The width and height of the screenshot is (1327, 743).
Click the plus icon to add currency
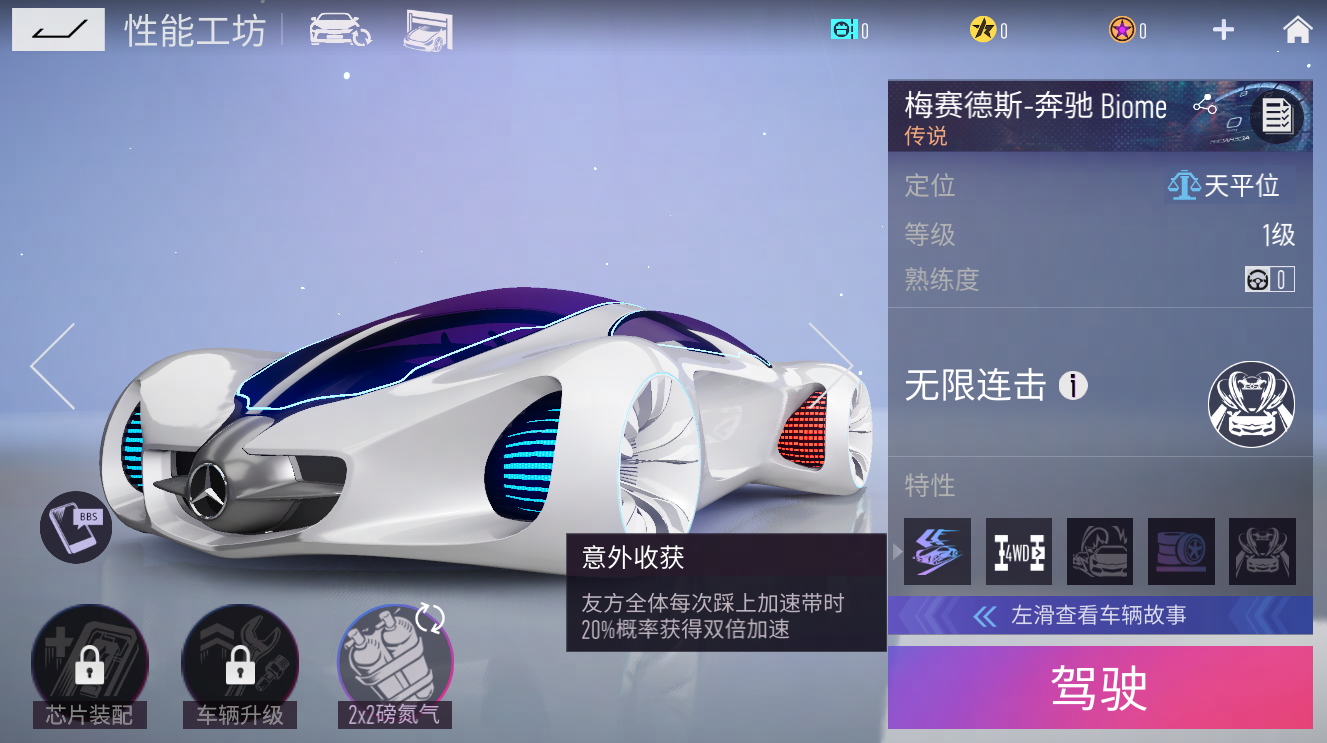point(1222,30)
